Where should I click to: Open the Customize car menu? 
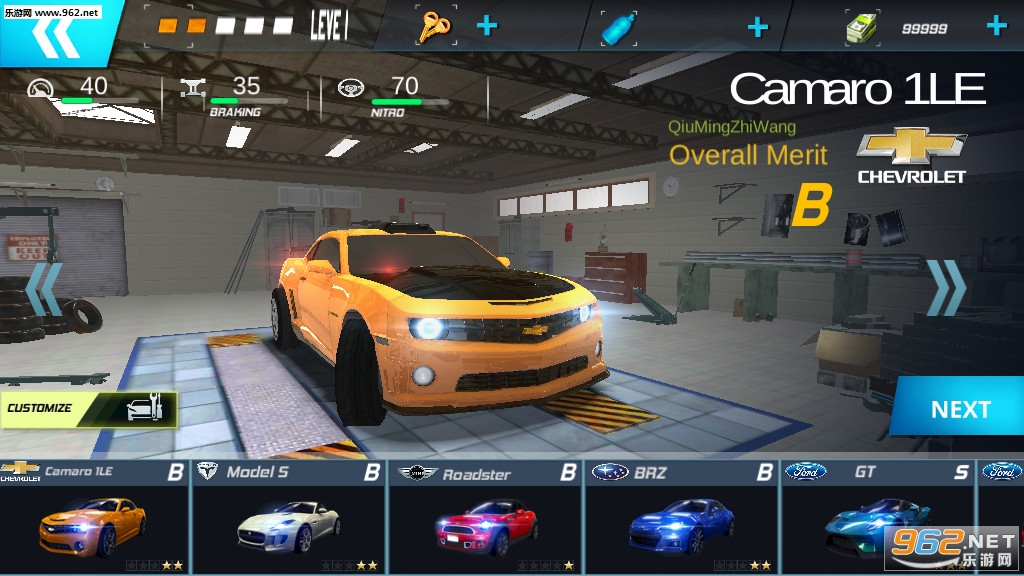coord(90,408)
